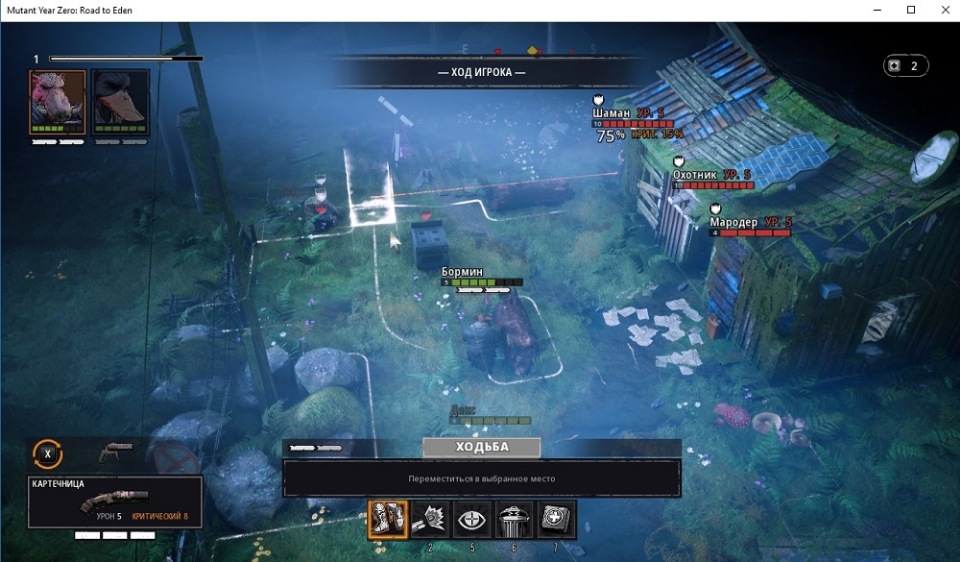
Task: Activate the eye overwatch ability
Action: (x=472, y=520)
